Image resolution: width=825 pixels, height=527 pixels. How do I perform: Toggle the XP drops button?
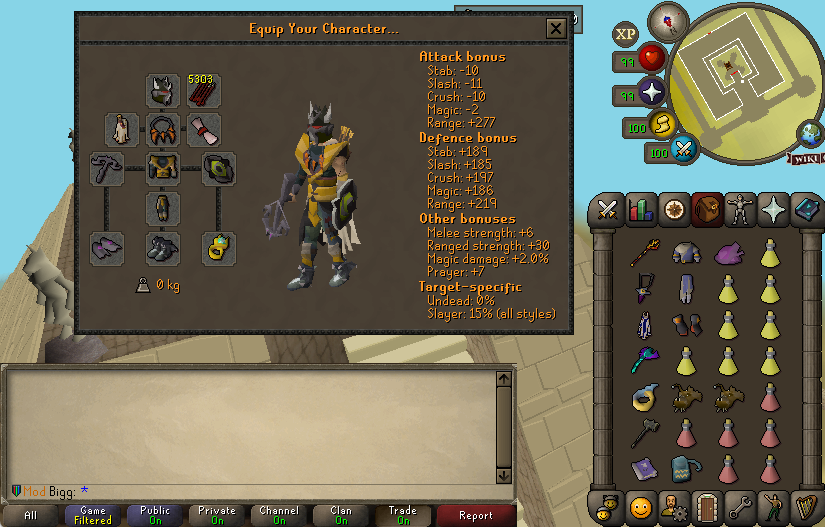[x=626, y=34]
